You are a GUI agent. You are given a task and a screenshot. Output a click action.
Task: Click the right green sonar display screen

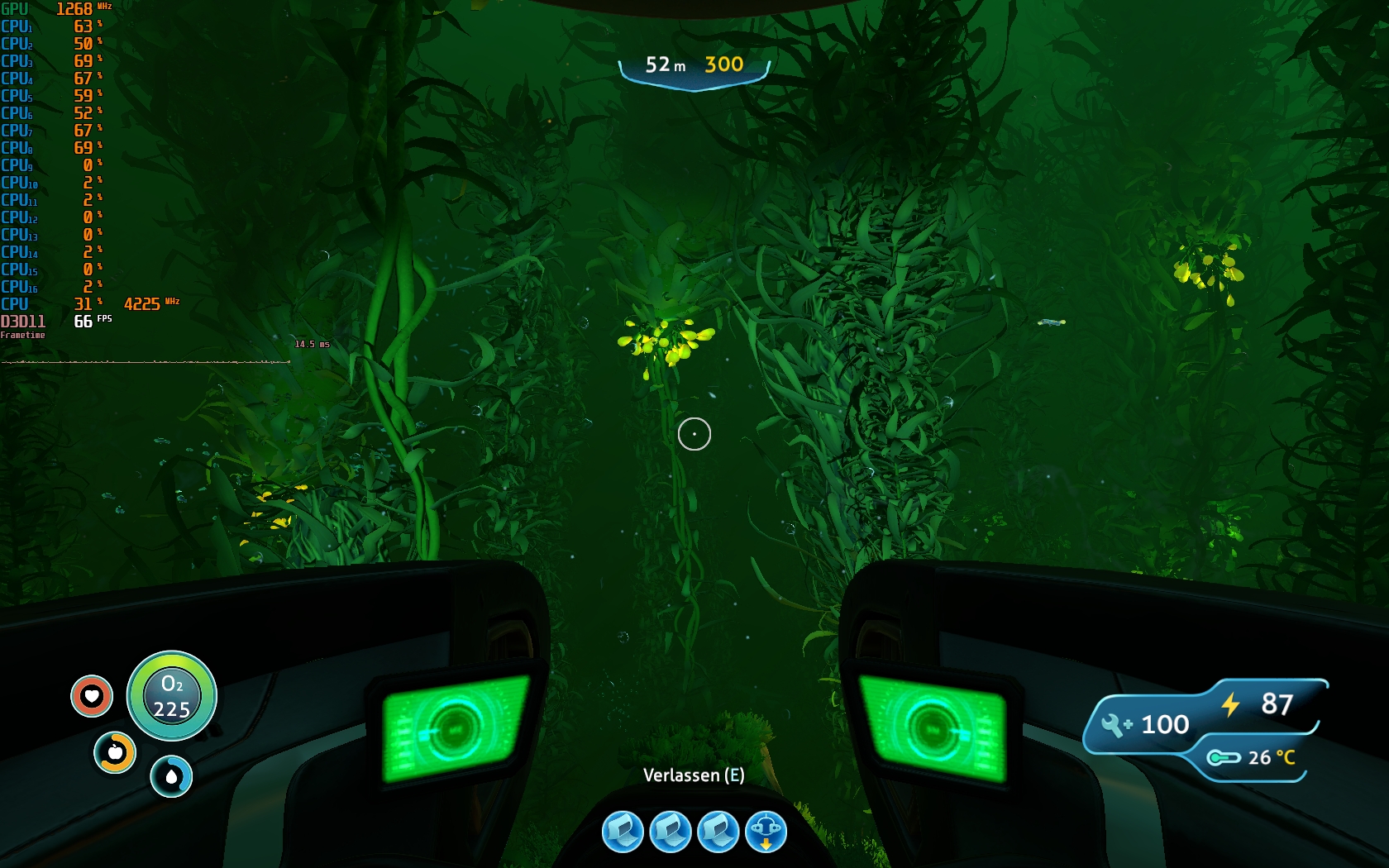click(933, 727)
